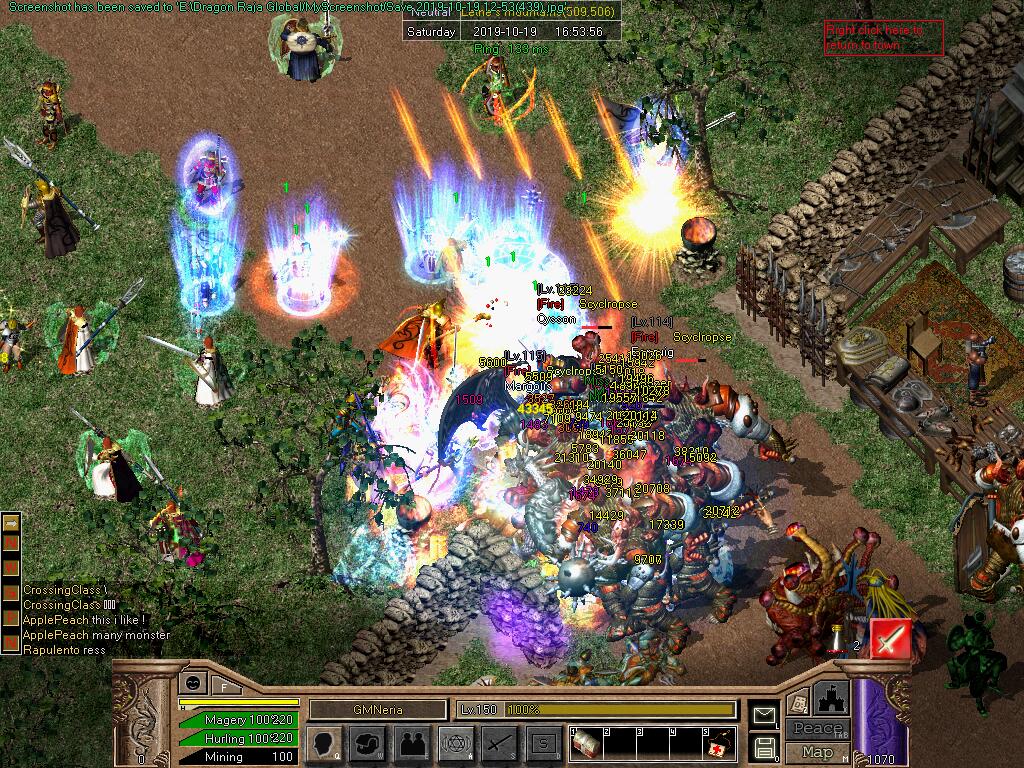Screen dimensions: 1024x768
Task: Click the red sword attack icon
Action: [x=889, y=638]
